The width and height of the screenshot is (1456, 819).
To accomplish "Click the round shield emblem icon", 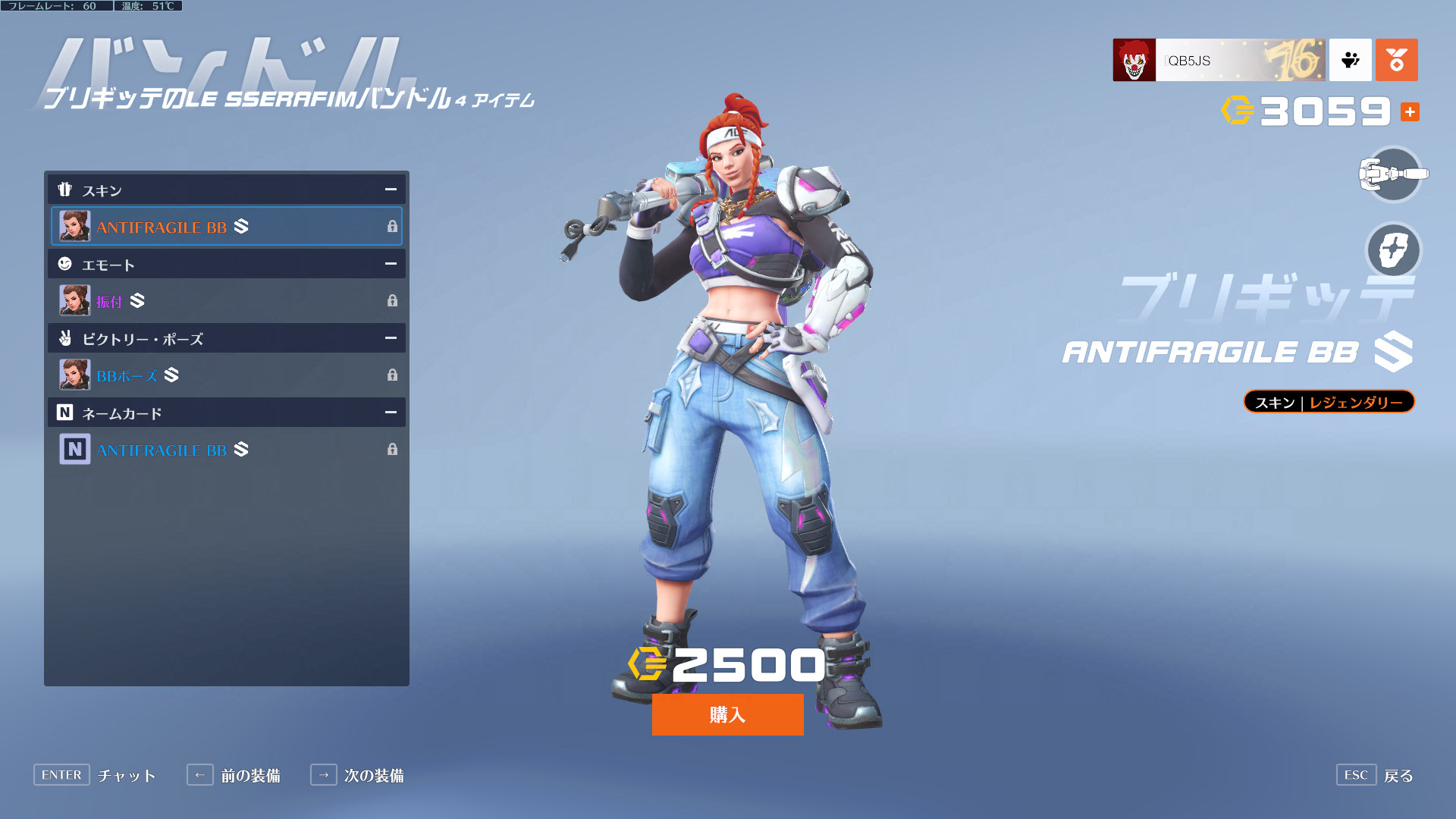I will [x=1393, y=250].
